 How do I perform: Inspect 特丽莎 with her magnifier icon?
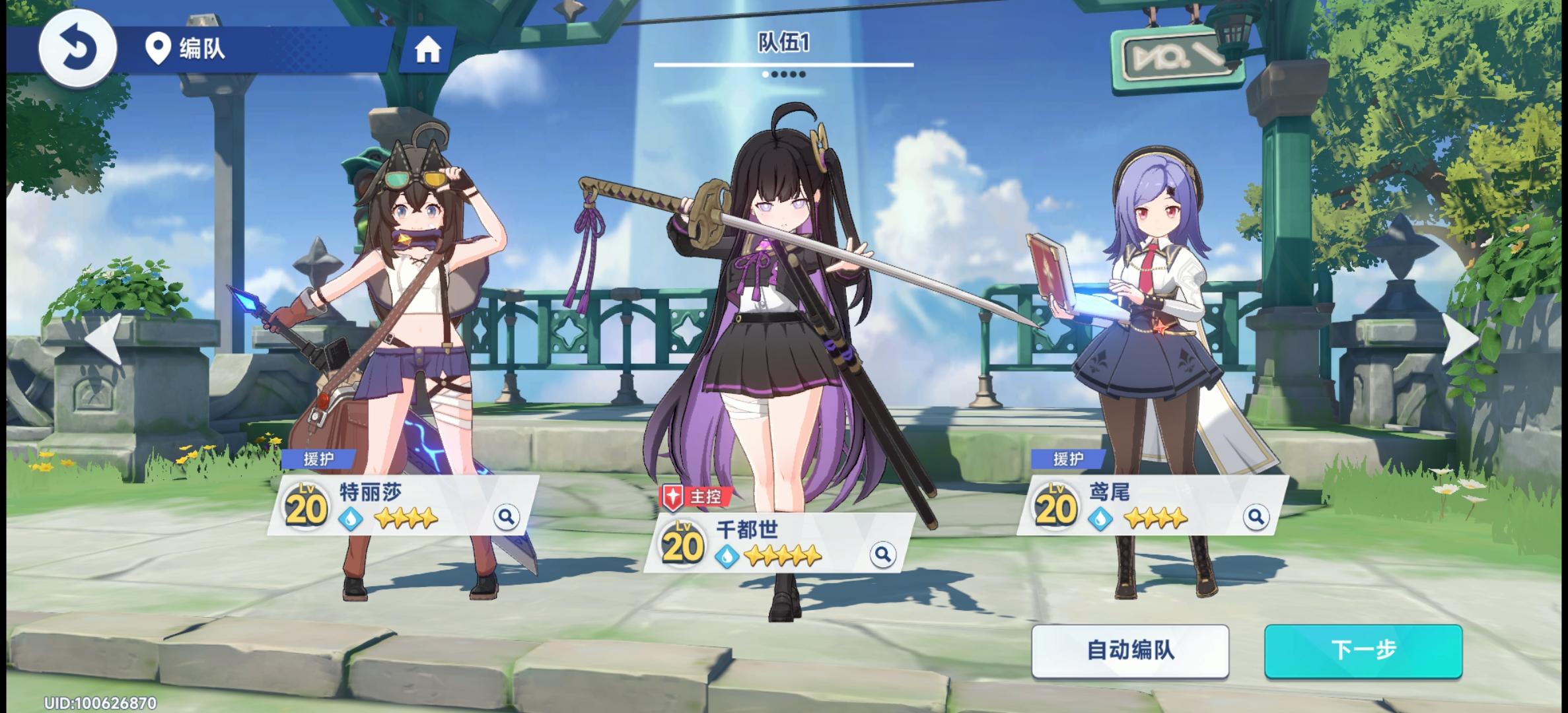(507, 516)
